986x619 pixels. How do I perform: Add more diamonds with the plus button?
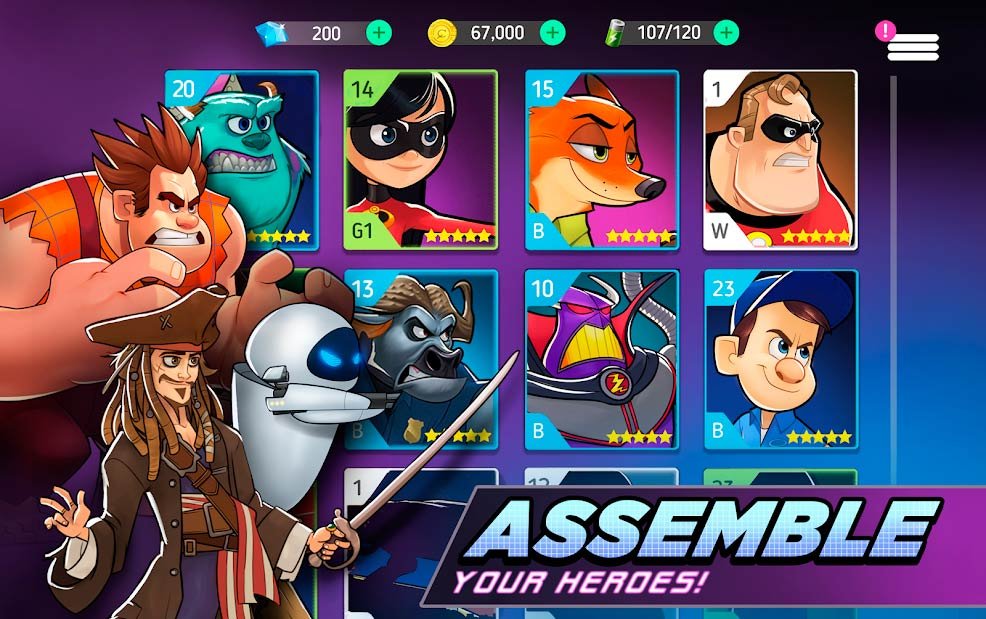379,33
